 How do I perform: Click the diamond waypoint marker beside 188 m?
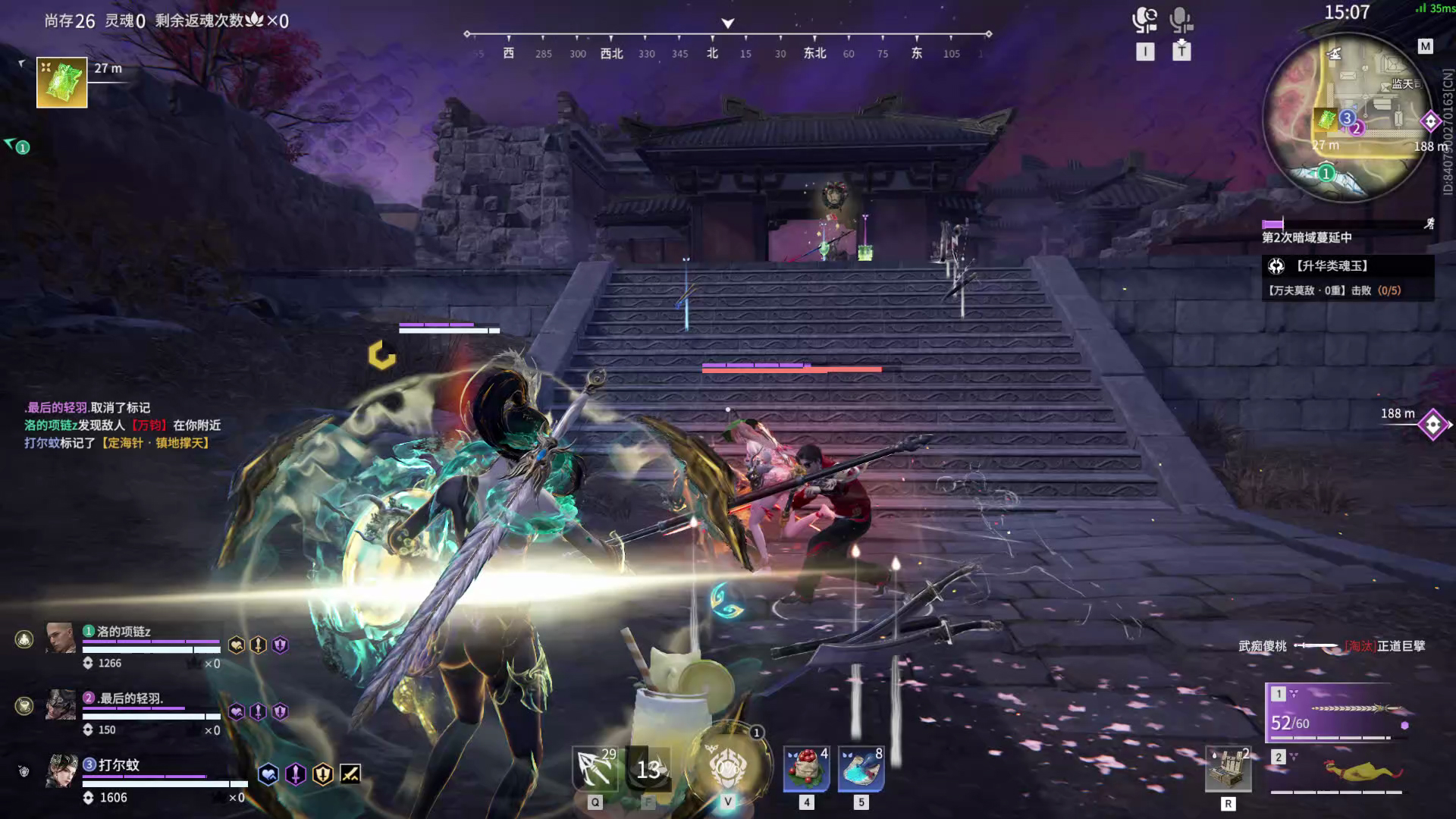point(1432,423)
